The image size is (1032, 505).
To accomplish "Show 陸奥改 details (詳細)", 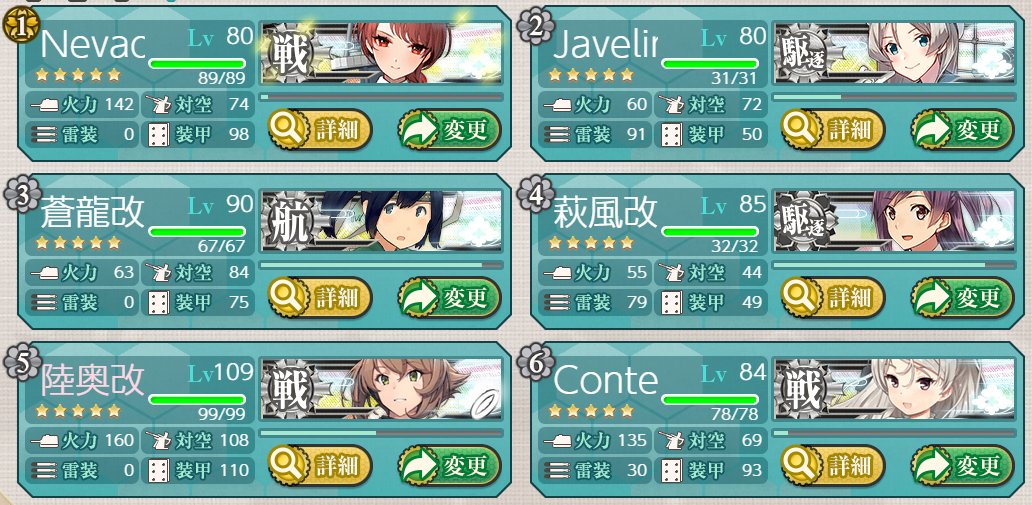I will click(x=320, y=464).
